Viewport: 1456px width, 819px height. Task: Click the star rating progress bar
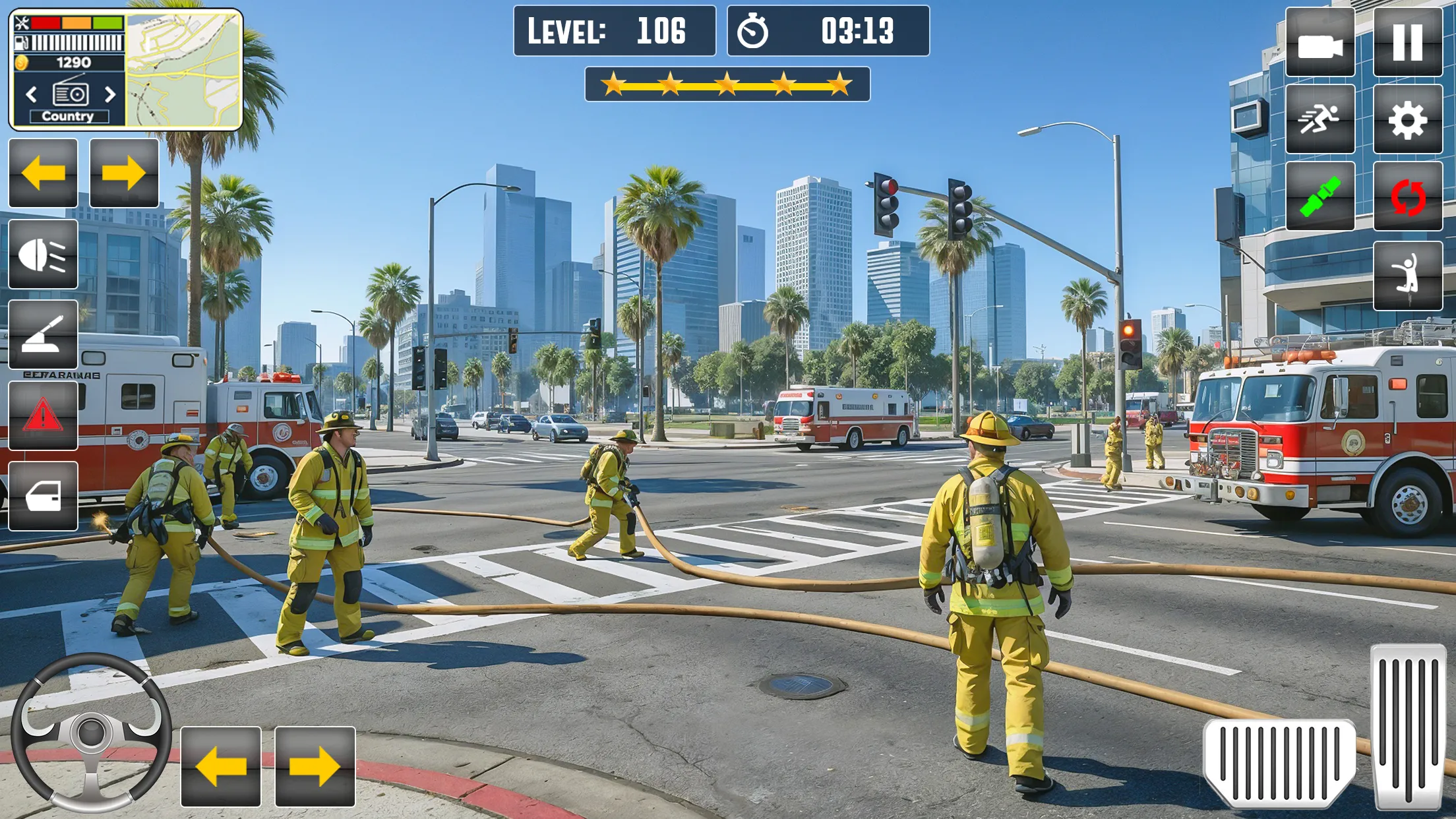coord(725,84)
